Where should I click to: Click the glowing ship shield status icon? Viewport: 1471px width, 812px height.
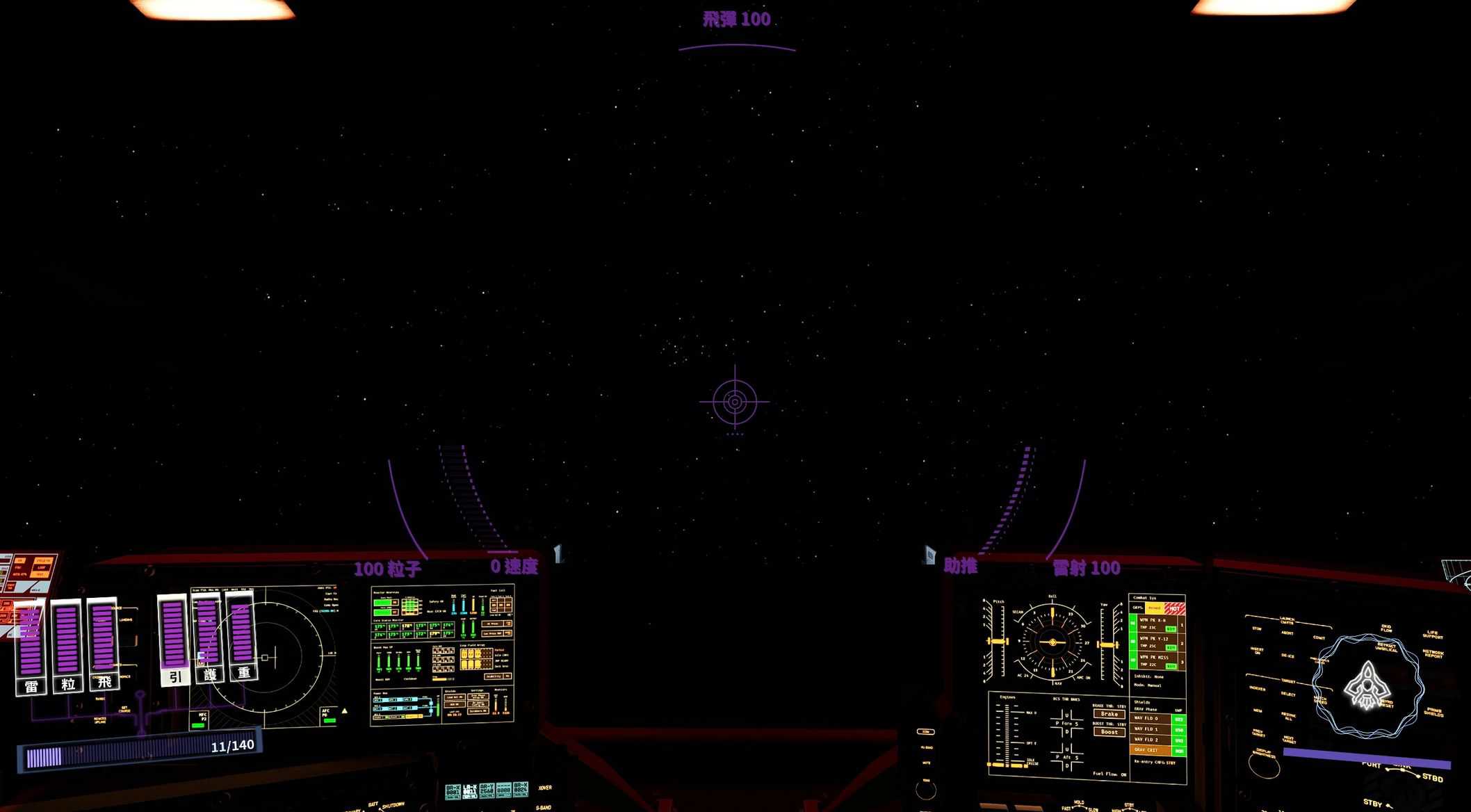tap(1367, 685)
